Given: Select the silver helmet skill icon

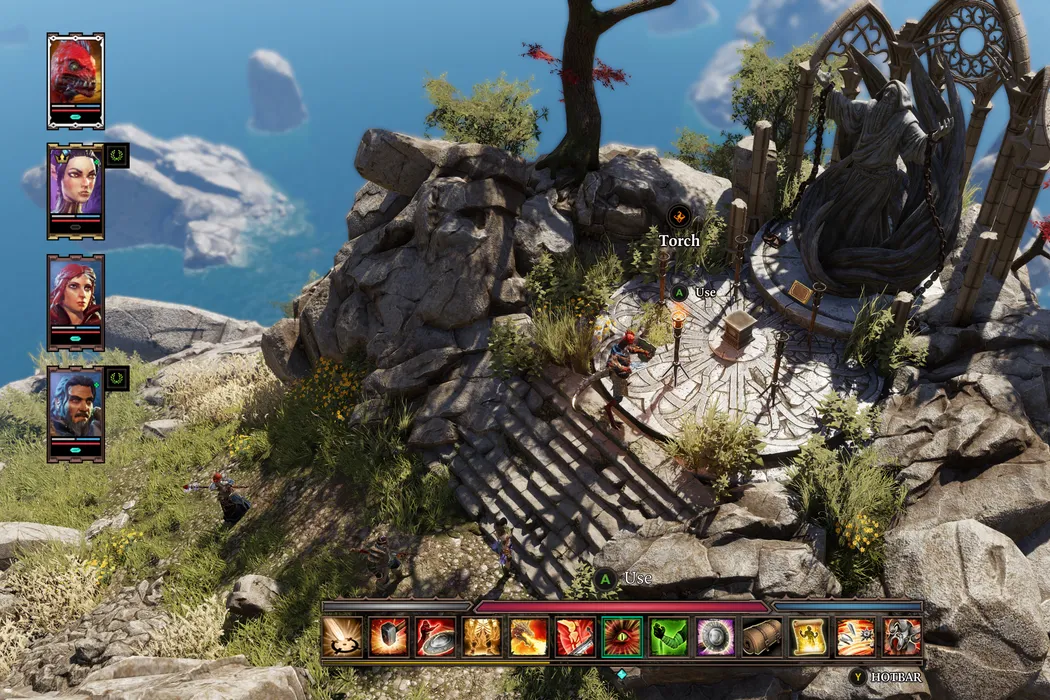Looking at the screenshot, I should 902,637.
